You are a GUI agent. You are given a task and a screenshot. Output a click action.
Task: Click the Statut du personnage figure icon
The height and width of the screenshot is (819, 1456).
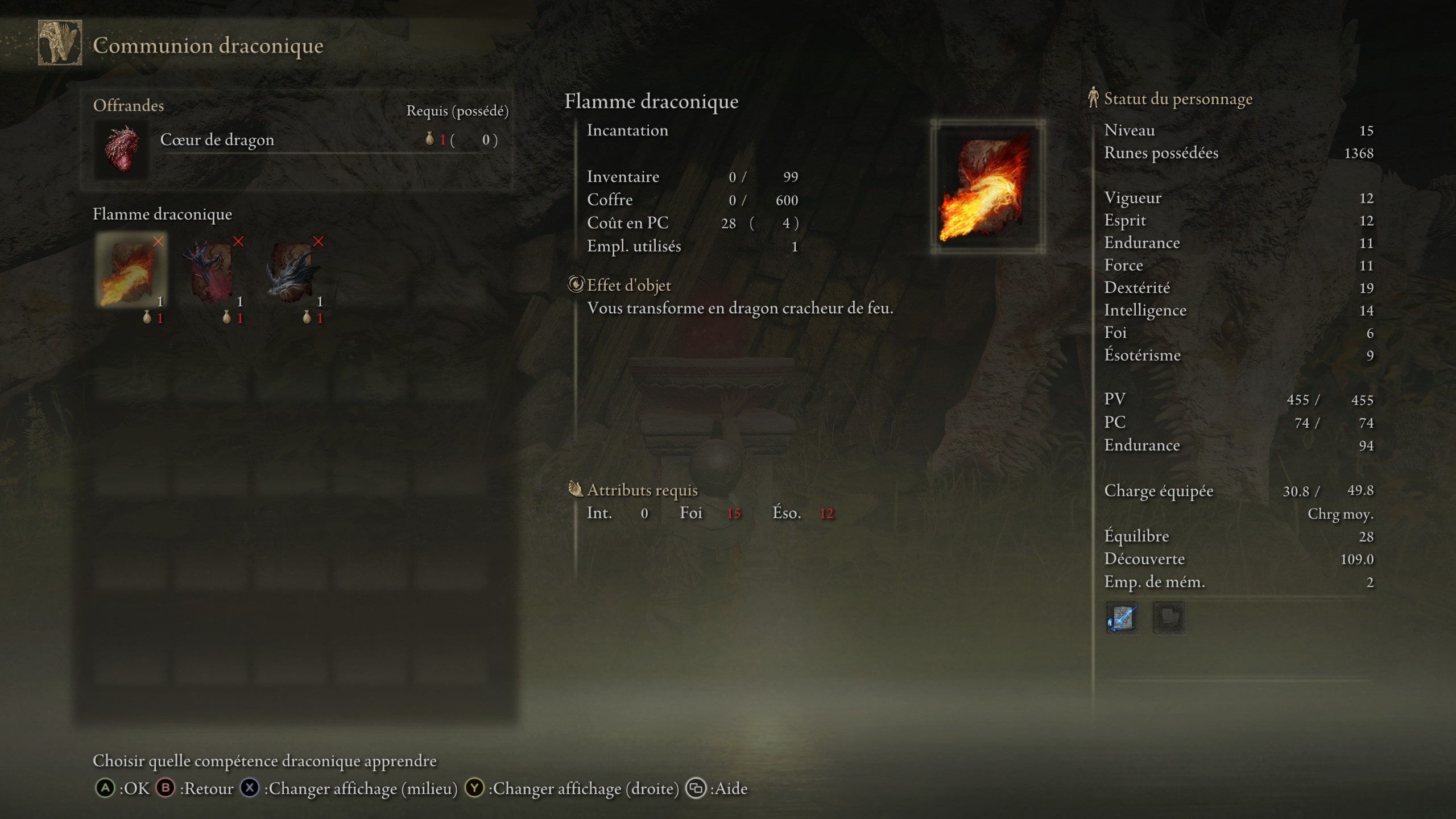[x=1094, y=98]
